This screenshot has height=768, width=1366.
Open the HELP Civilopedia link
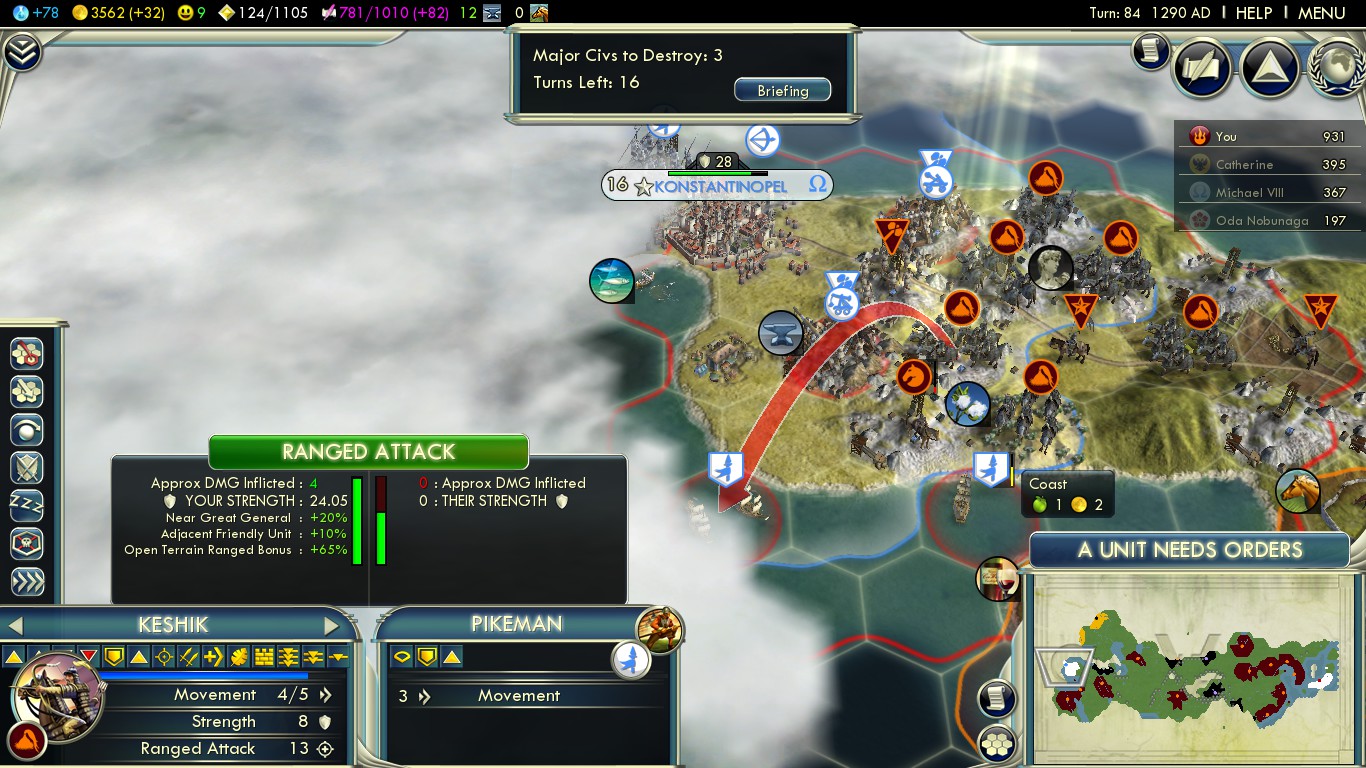point(1253,13)
